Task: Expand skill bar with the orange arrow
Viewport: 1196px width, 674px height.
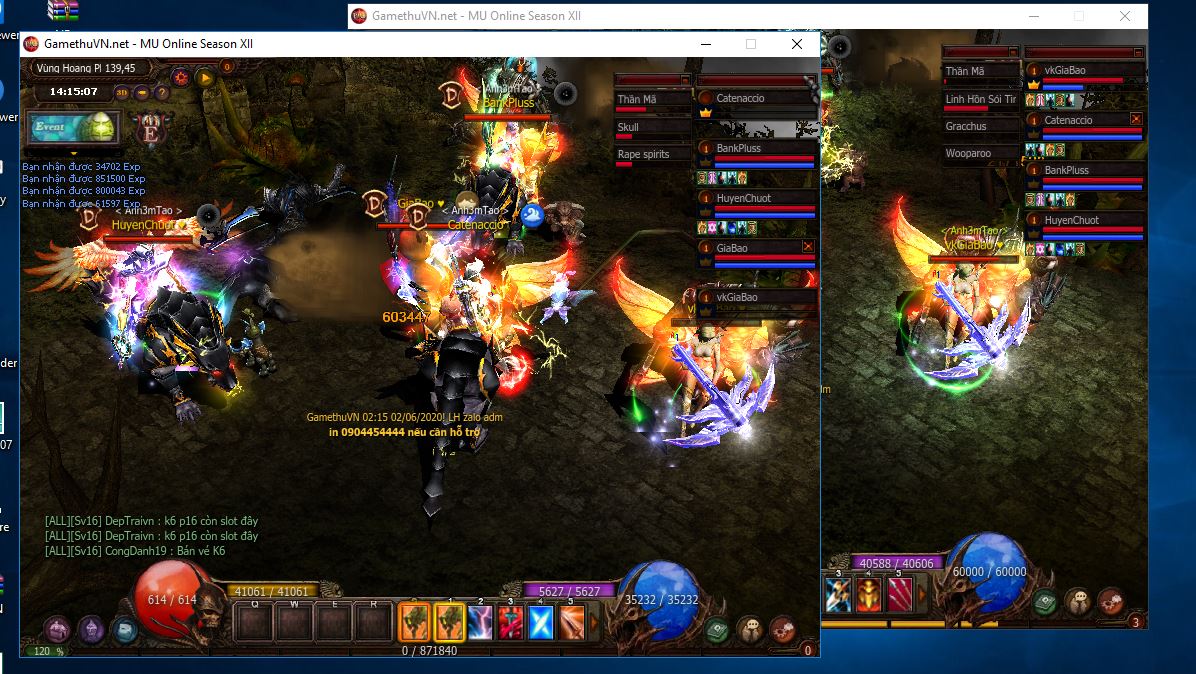Action: pyautogui.click(x=594, y=623)
